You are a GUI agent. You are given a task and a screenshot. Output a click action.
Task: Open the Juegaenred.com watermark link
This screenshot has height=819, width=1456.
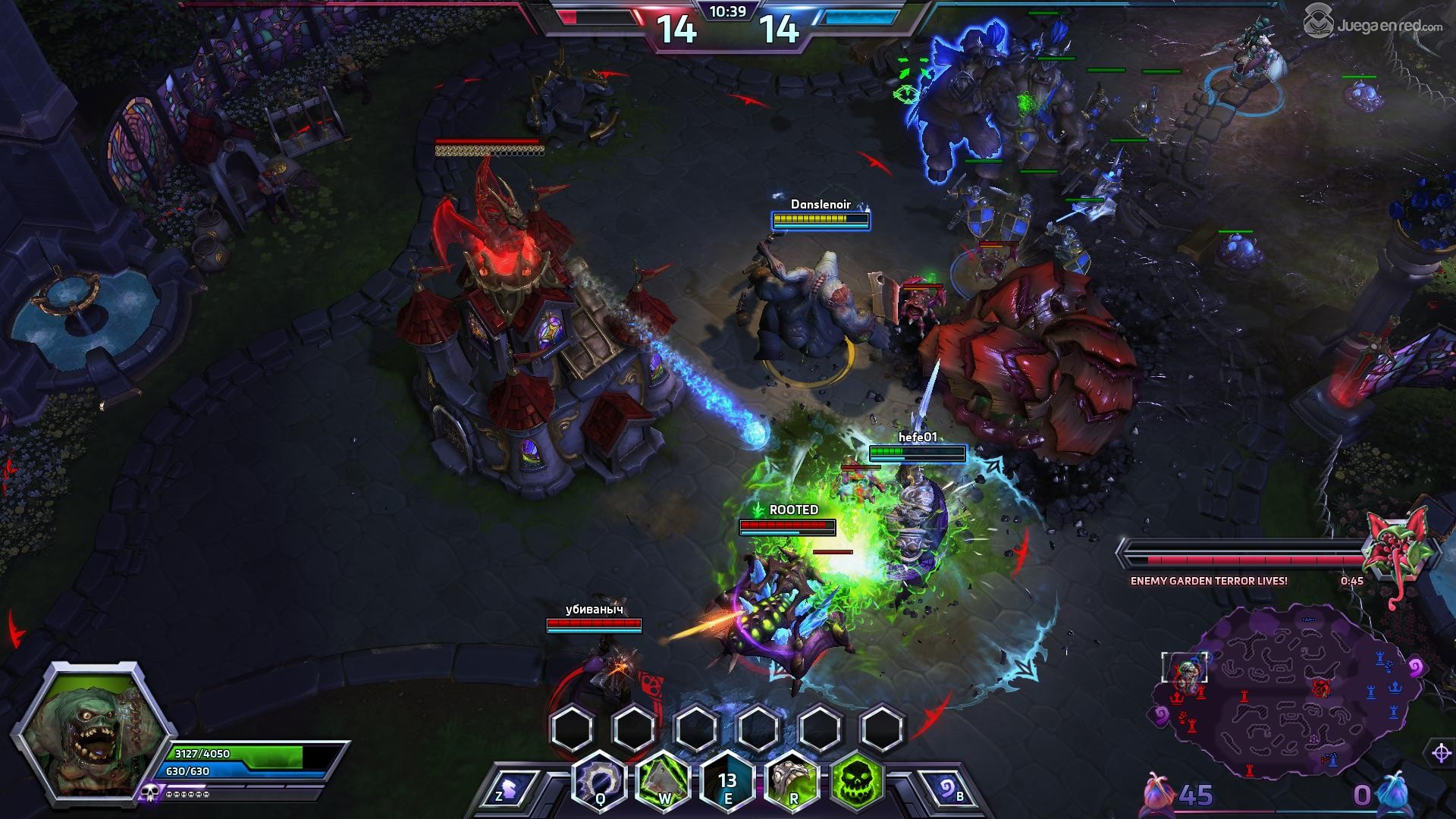(1373, 25)
